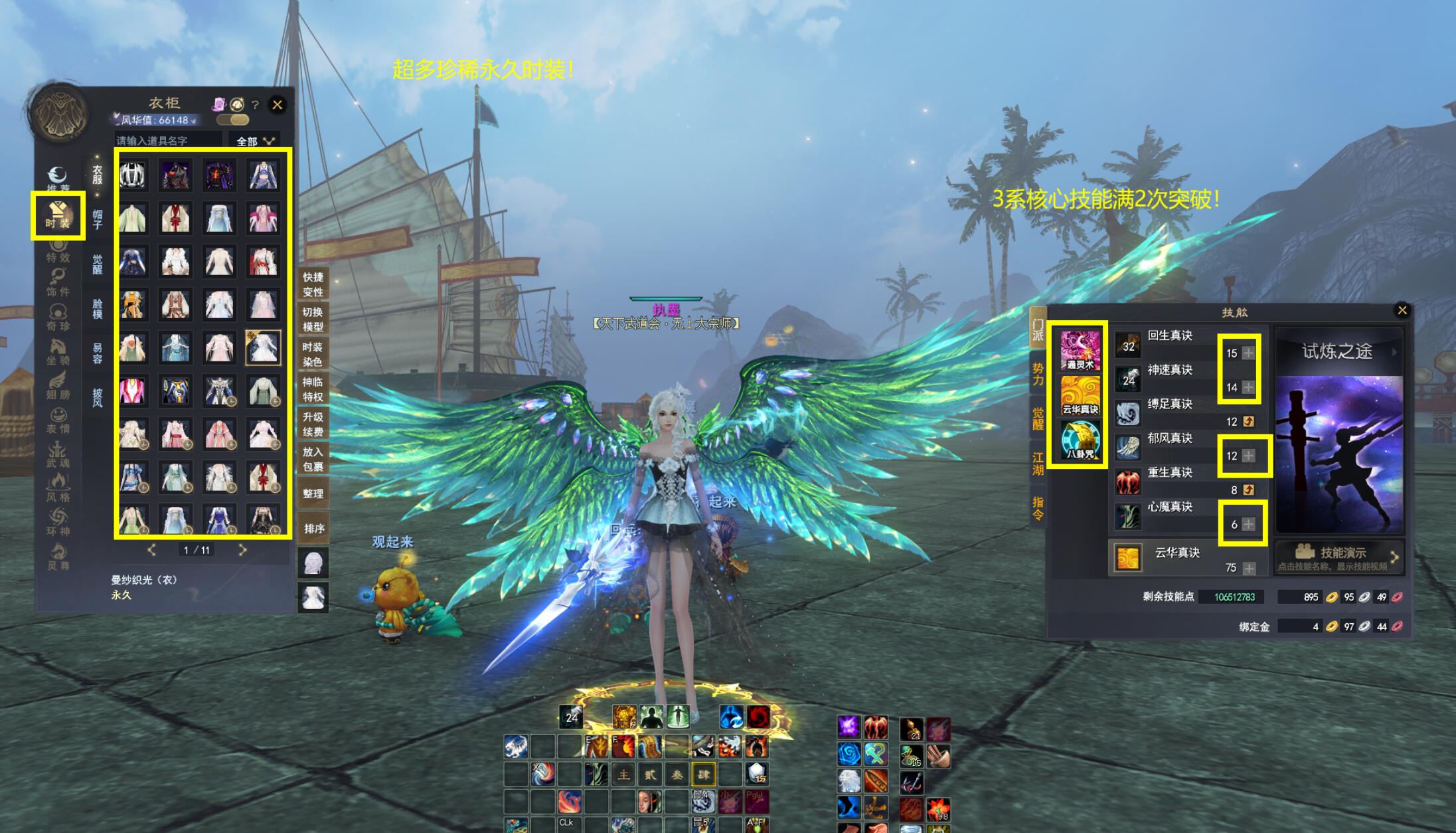The width and height of the screenshot is (1456, 833).
Task: Click the 快捷变性 button
Action: tap(312, 284)
